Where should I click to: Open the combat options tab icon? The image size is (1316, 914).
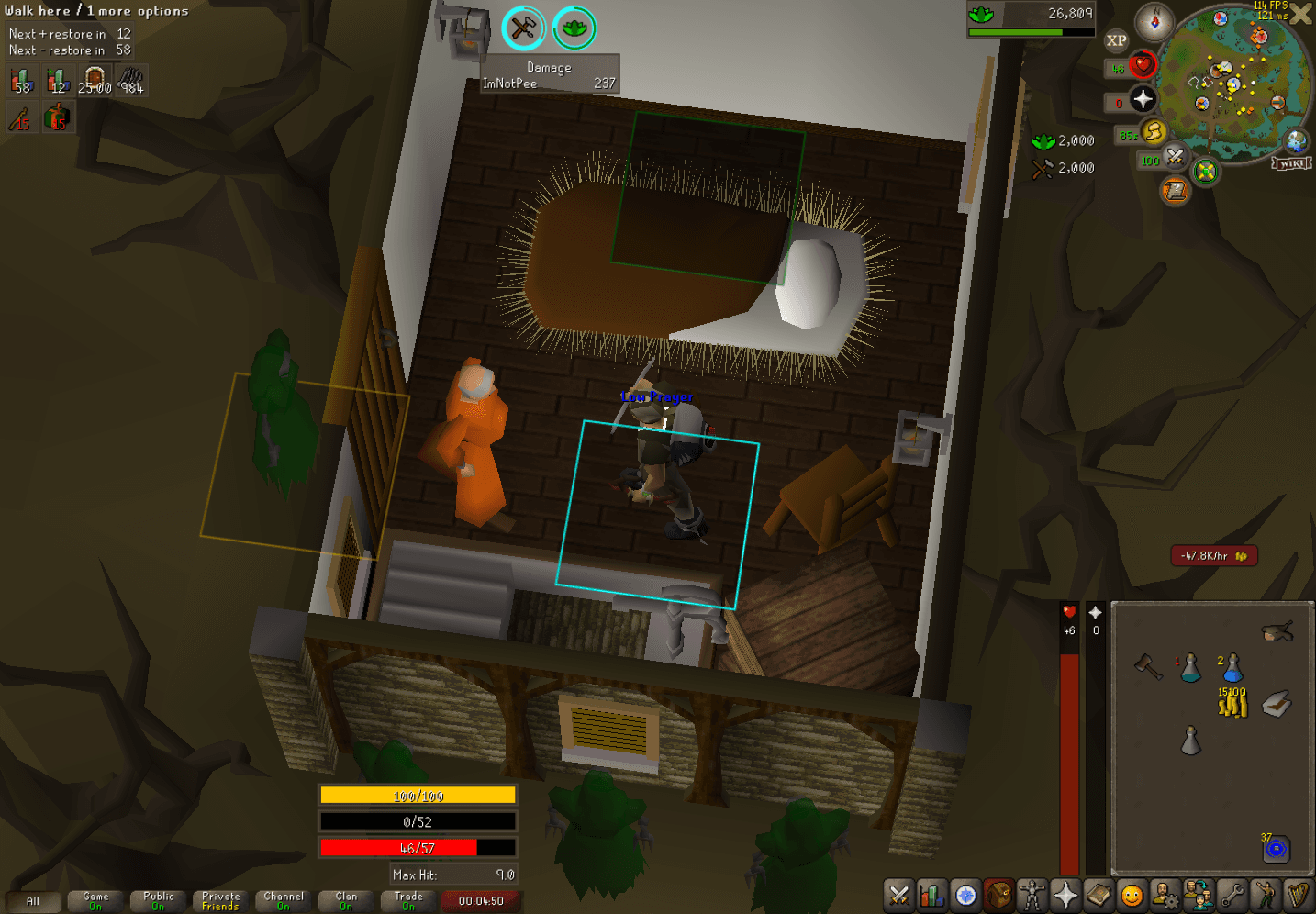click(x=898, y=895)
